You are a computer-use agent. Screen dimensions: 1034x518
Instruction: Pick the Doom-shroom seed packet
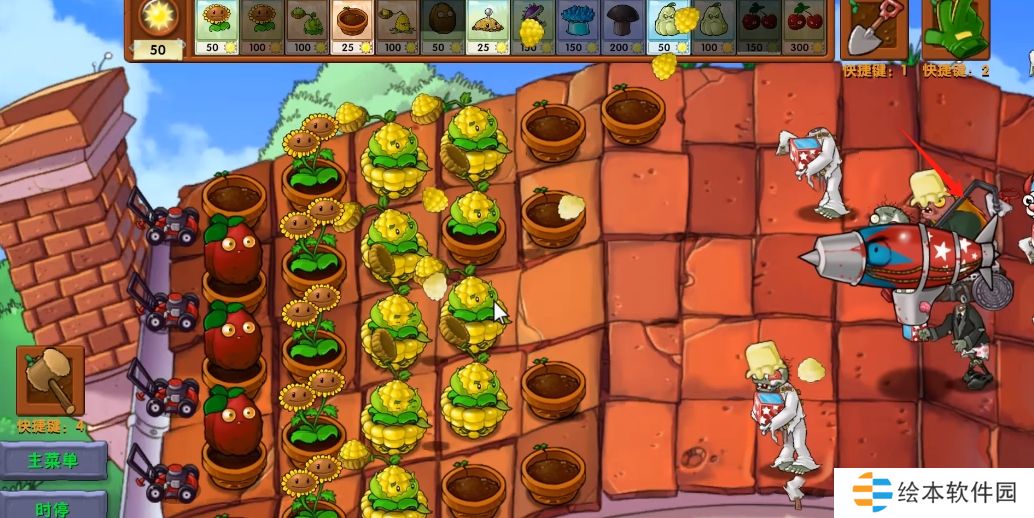(x=622, y=27)
